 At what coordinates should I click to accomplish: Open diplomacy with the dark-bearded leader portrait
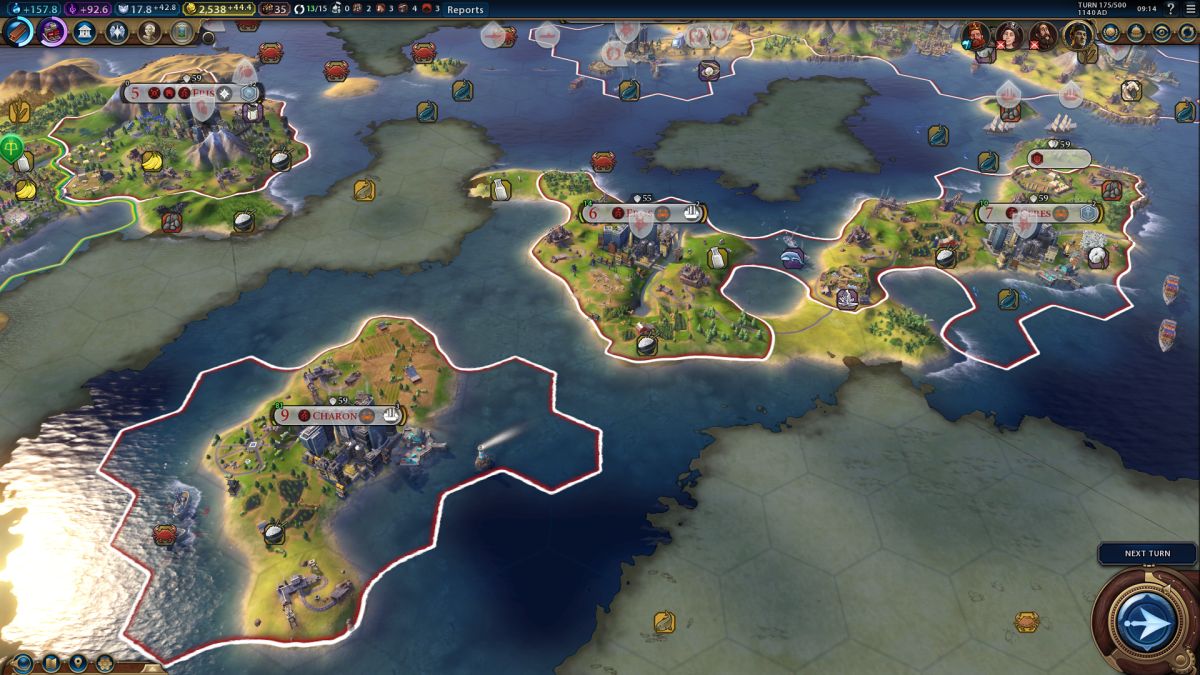coord(1043,35)
